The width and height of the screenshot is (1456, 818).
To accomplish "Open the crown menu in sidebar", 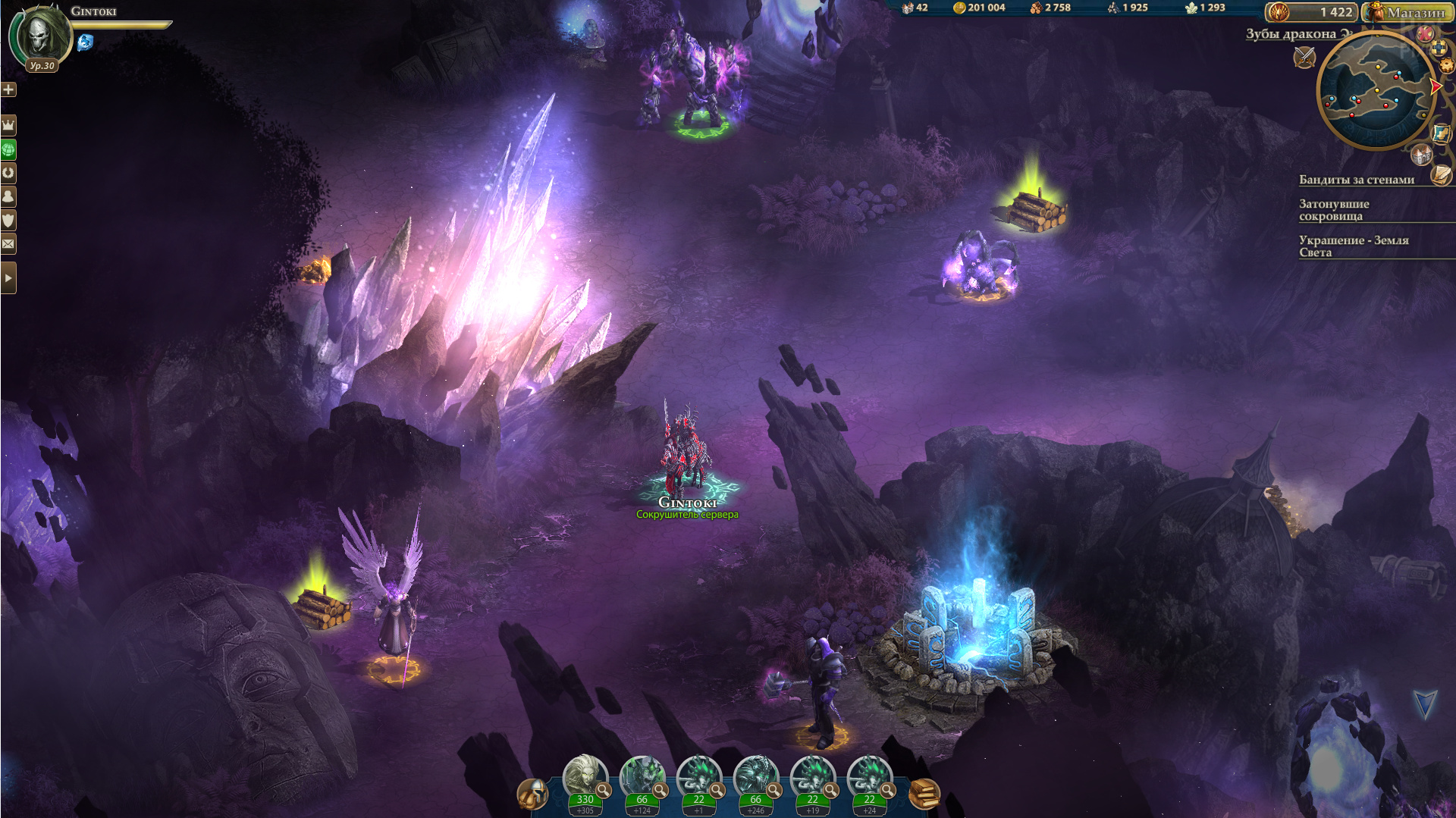I will tap(8, 124).
